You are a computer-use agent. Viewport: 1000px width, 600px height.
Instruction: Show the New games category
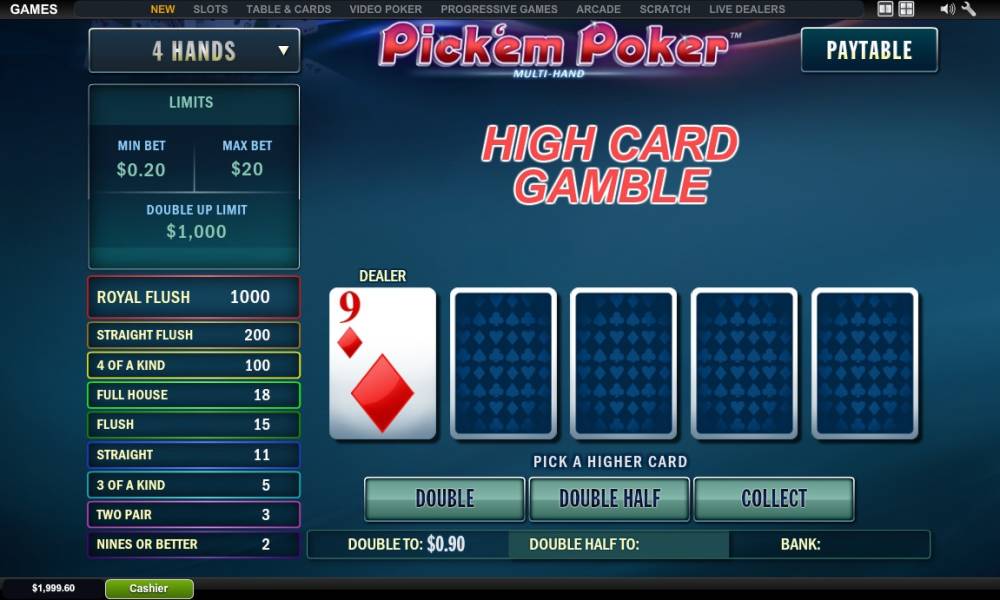(x=162, y=9)
